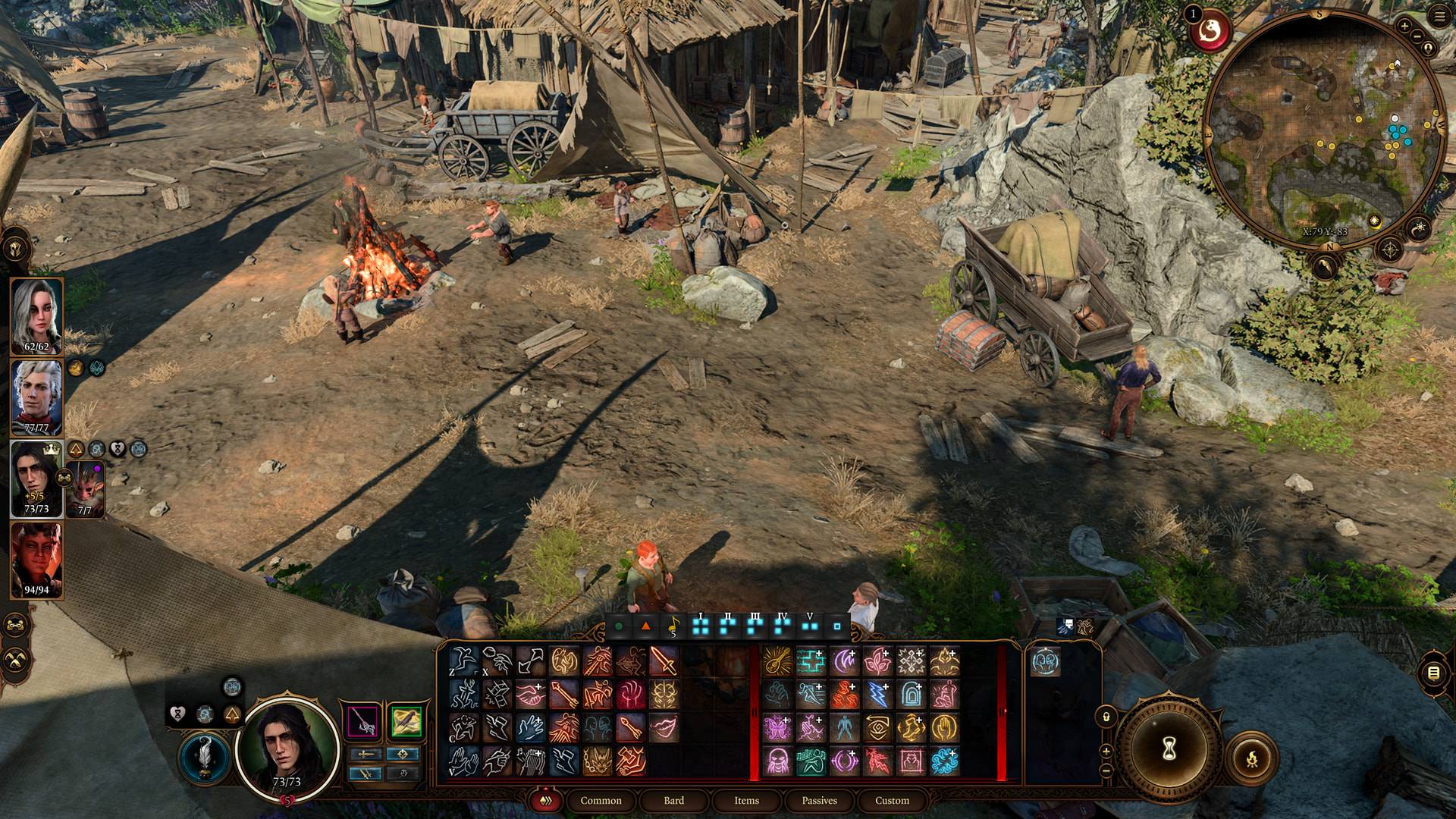Click the hourglass end turn button
The width and height of the screenshot is (1456, 819).
coord(1169,749)
